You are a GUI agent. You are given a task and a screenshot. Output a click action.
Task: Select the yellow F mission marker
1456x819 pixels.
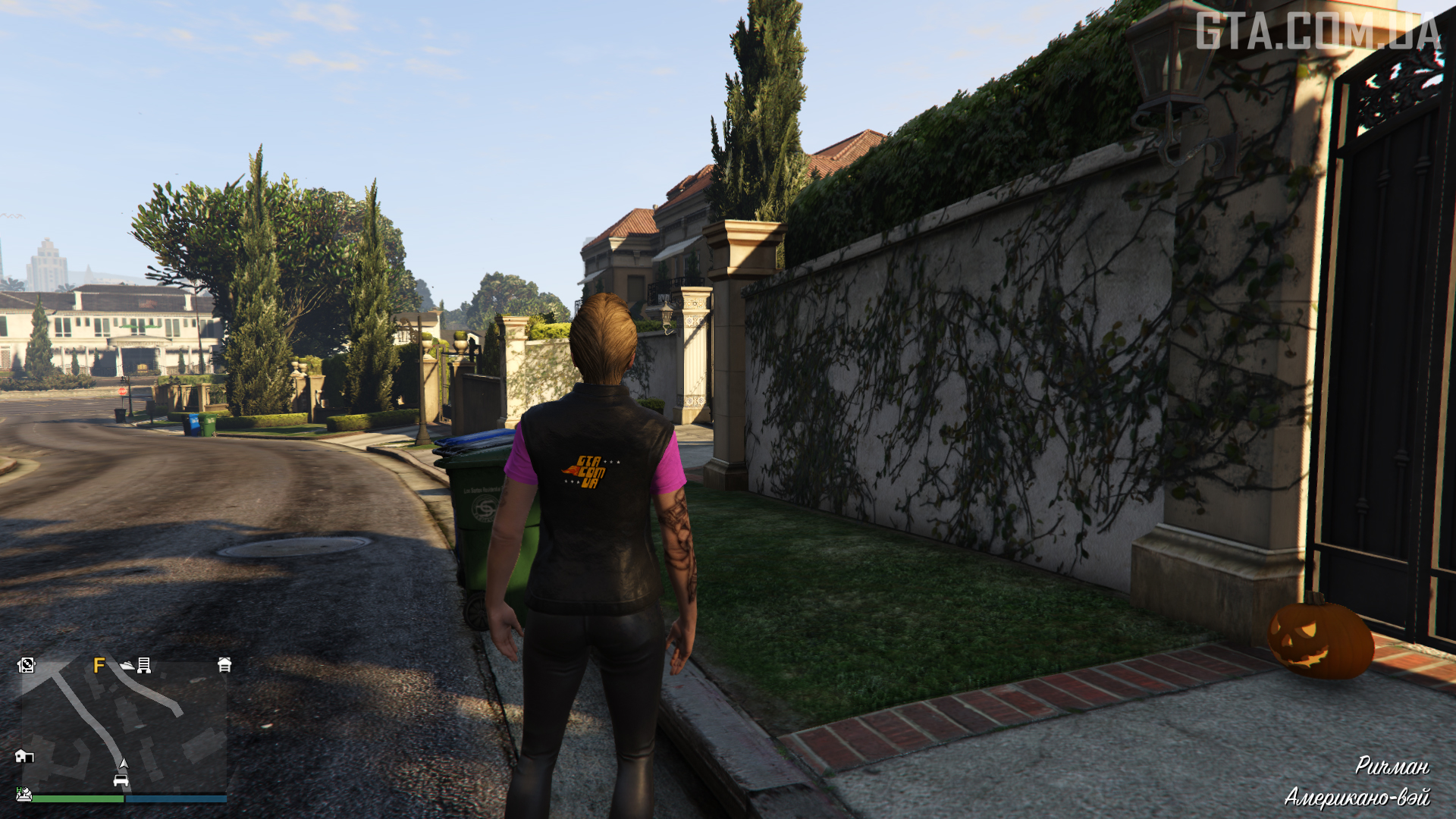(x=99, y=666)
